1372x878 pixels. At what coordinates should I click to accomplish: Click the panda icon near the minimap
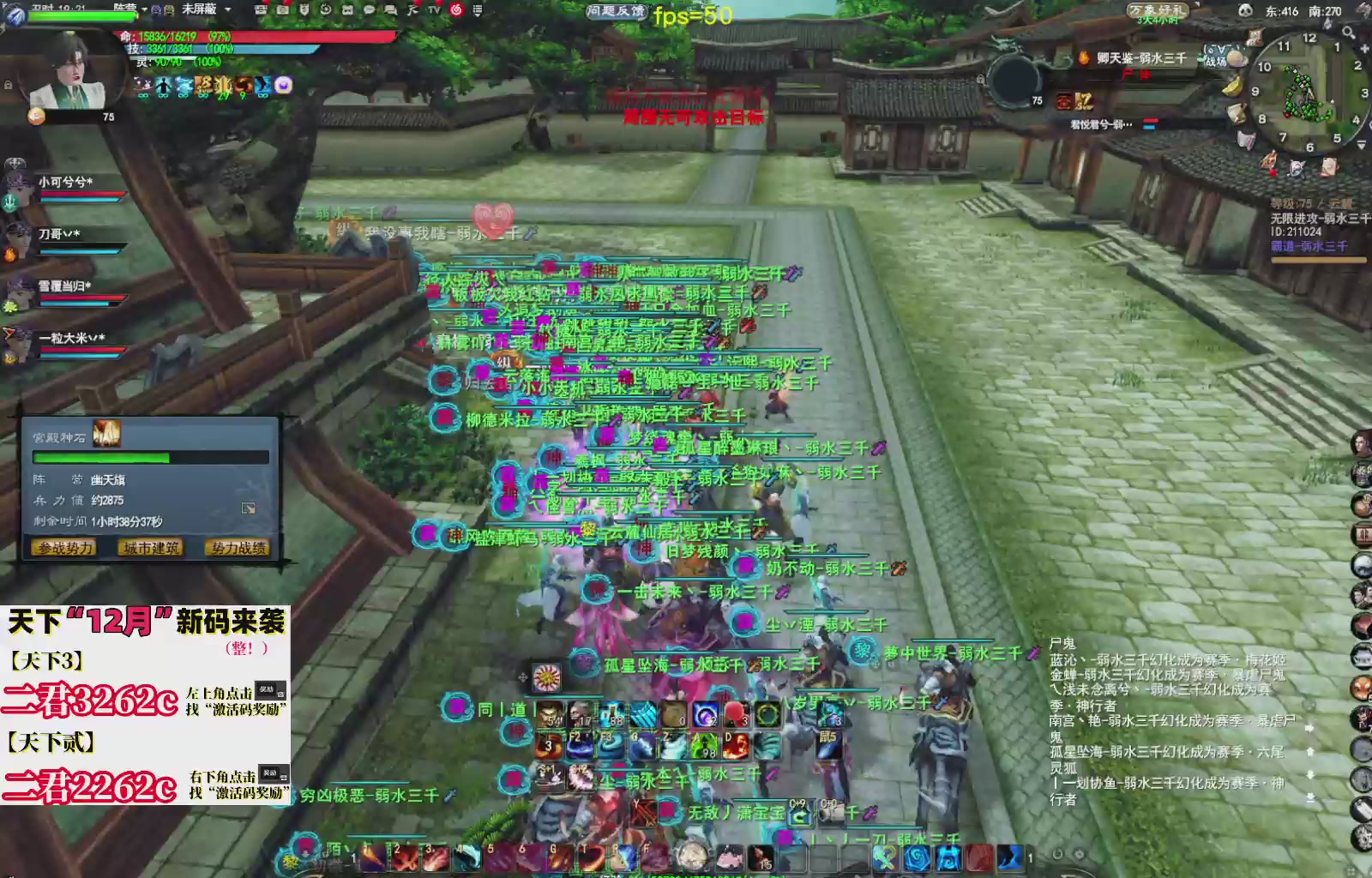tap(1245, 10)
